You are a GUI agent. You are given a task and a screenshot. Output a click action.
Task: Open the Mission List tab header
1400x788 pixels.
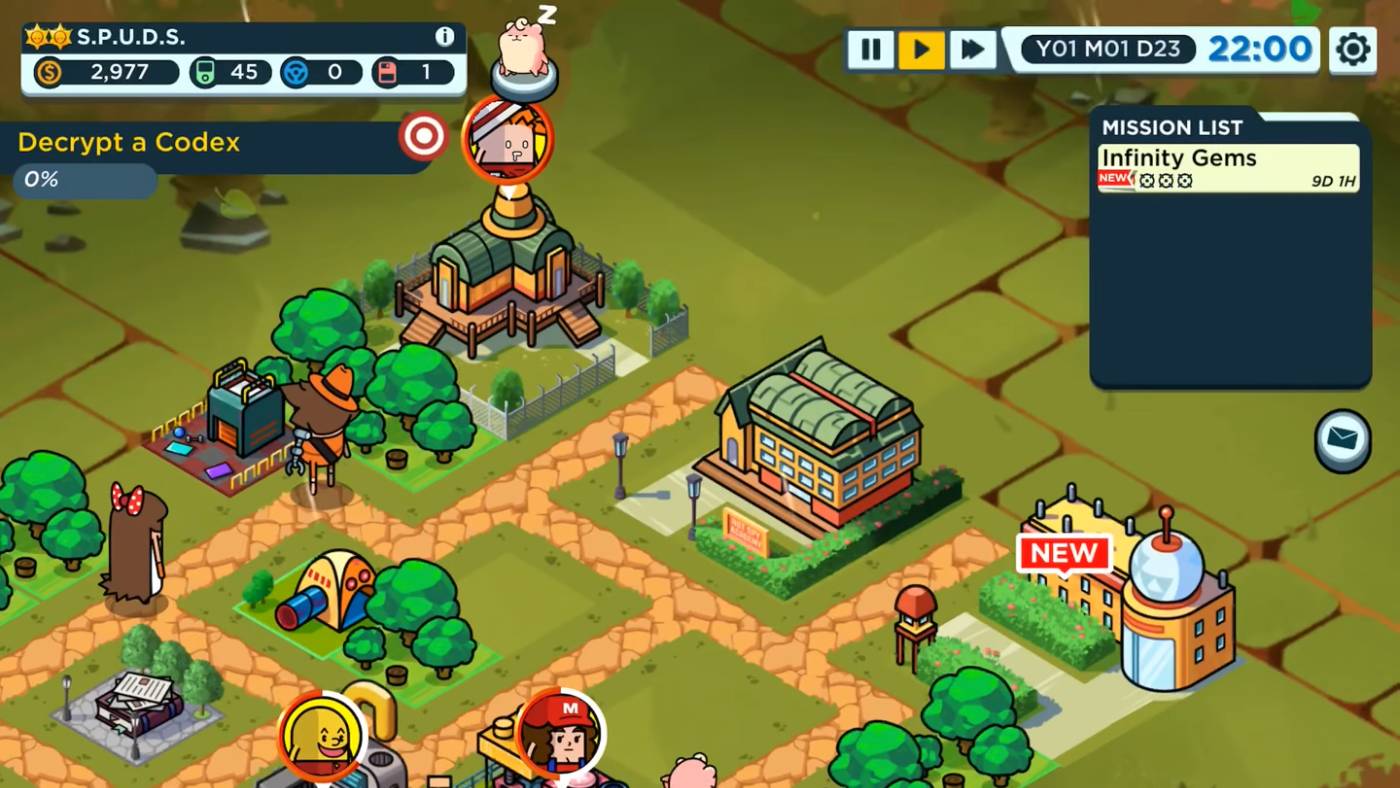[x=1172, y=128]
